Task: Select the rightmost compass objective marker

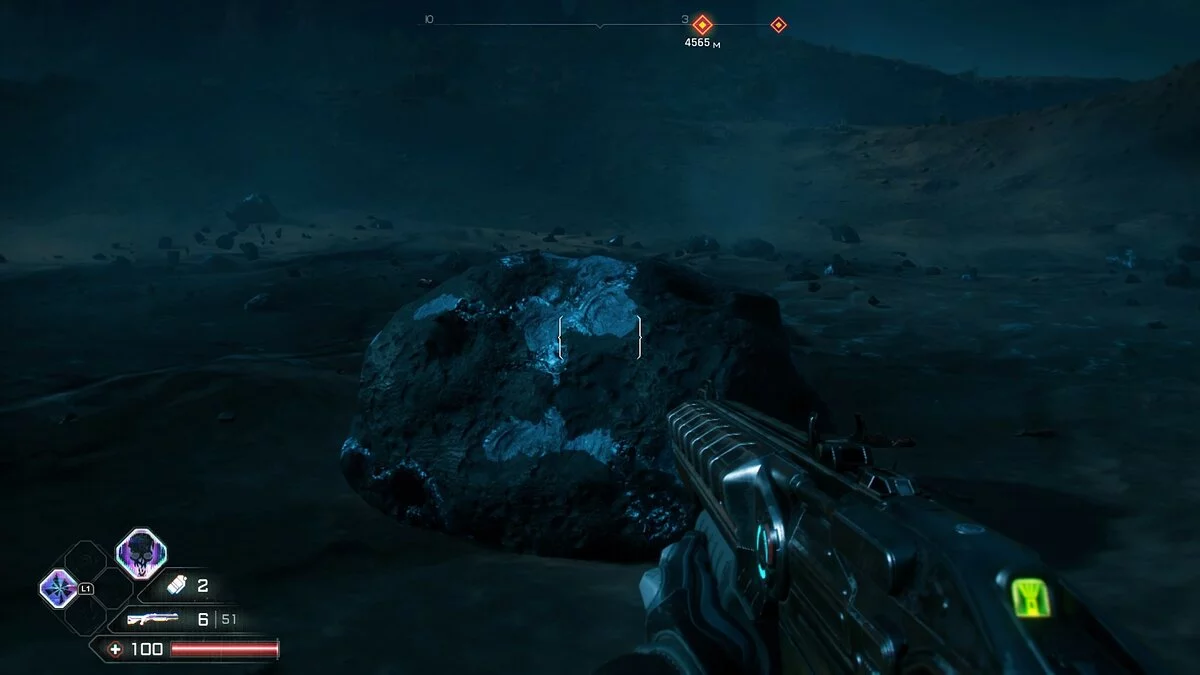Action: (x=778, y=24)
